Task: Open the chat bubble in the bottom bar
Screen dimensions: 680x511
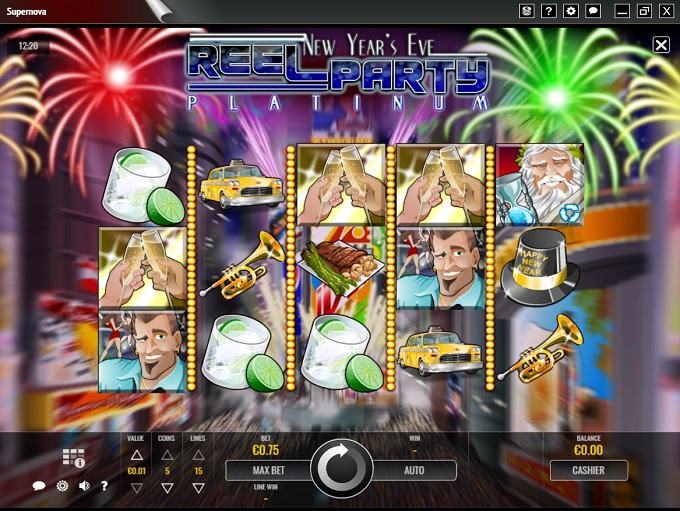Action: click(39, 486)
